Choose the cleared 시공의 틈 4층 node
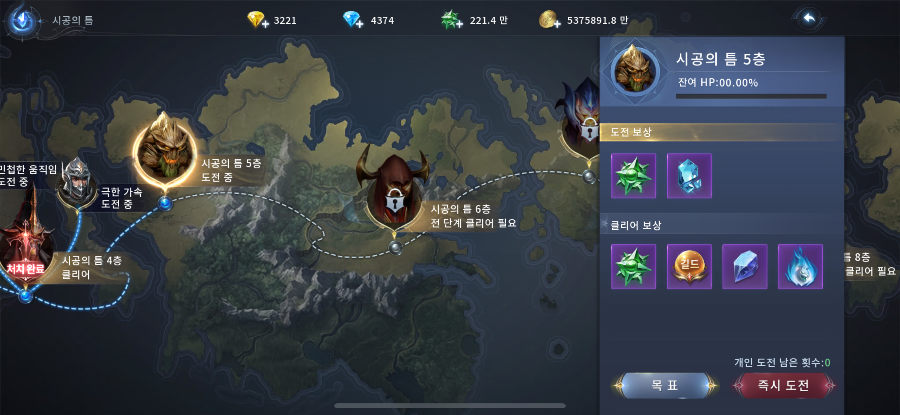Image resolution: width=900 pixels, height=415 pixels. click(22, 245)
